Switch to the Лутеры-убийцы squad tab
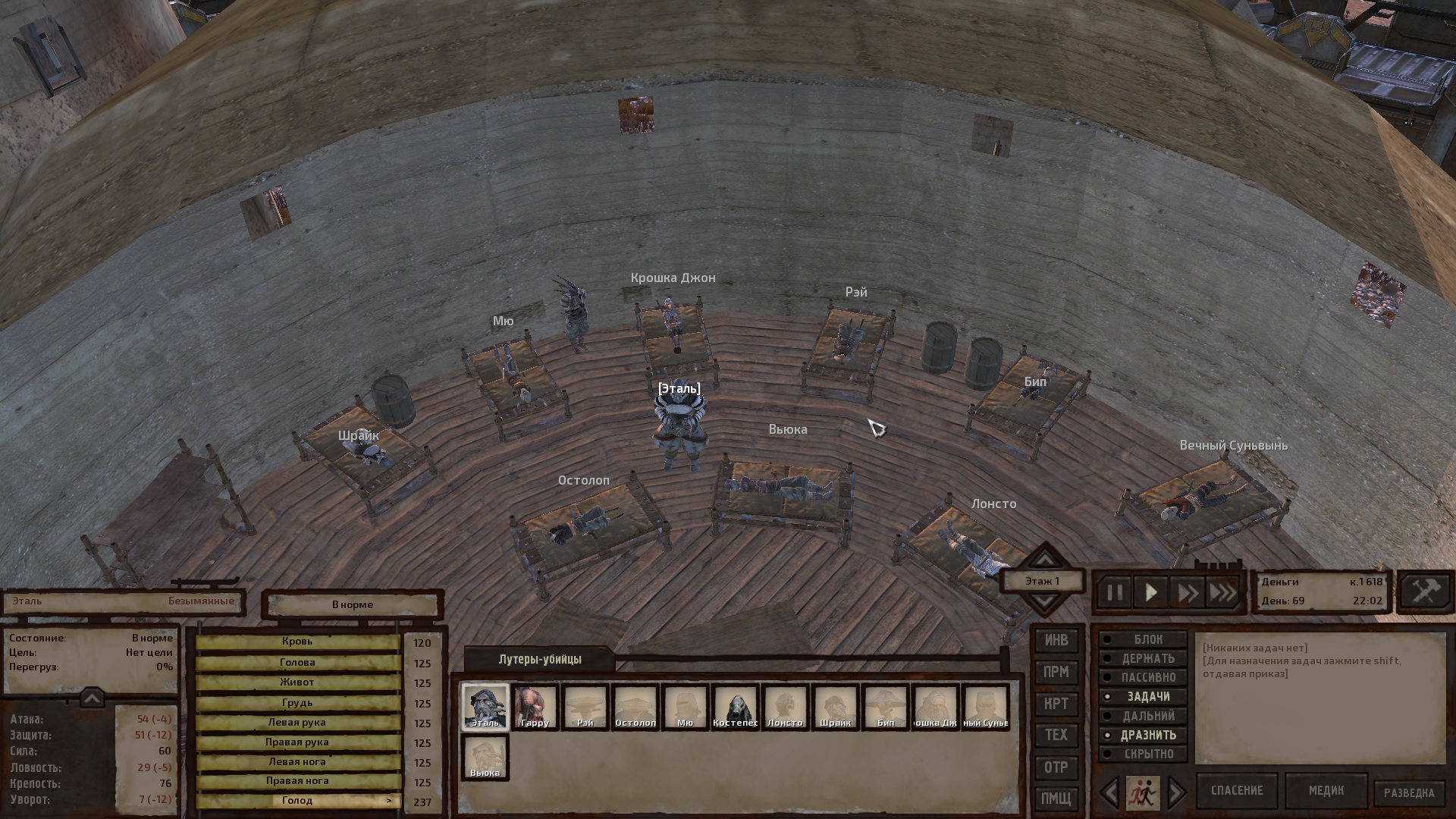Screen dimensions: 1456x819 540,659
